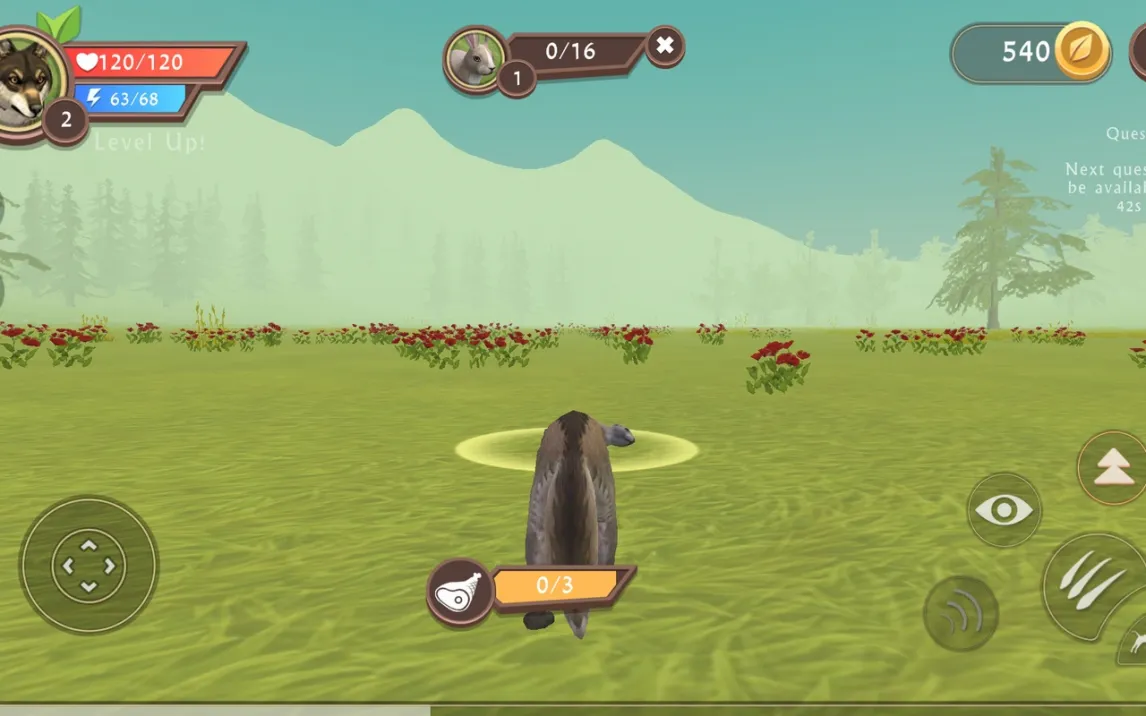Activate the claw attack button
This screenshot has width=1146, height=716.
click(1092, 584)
